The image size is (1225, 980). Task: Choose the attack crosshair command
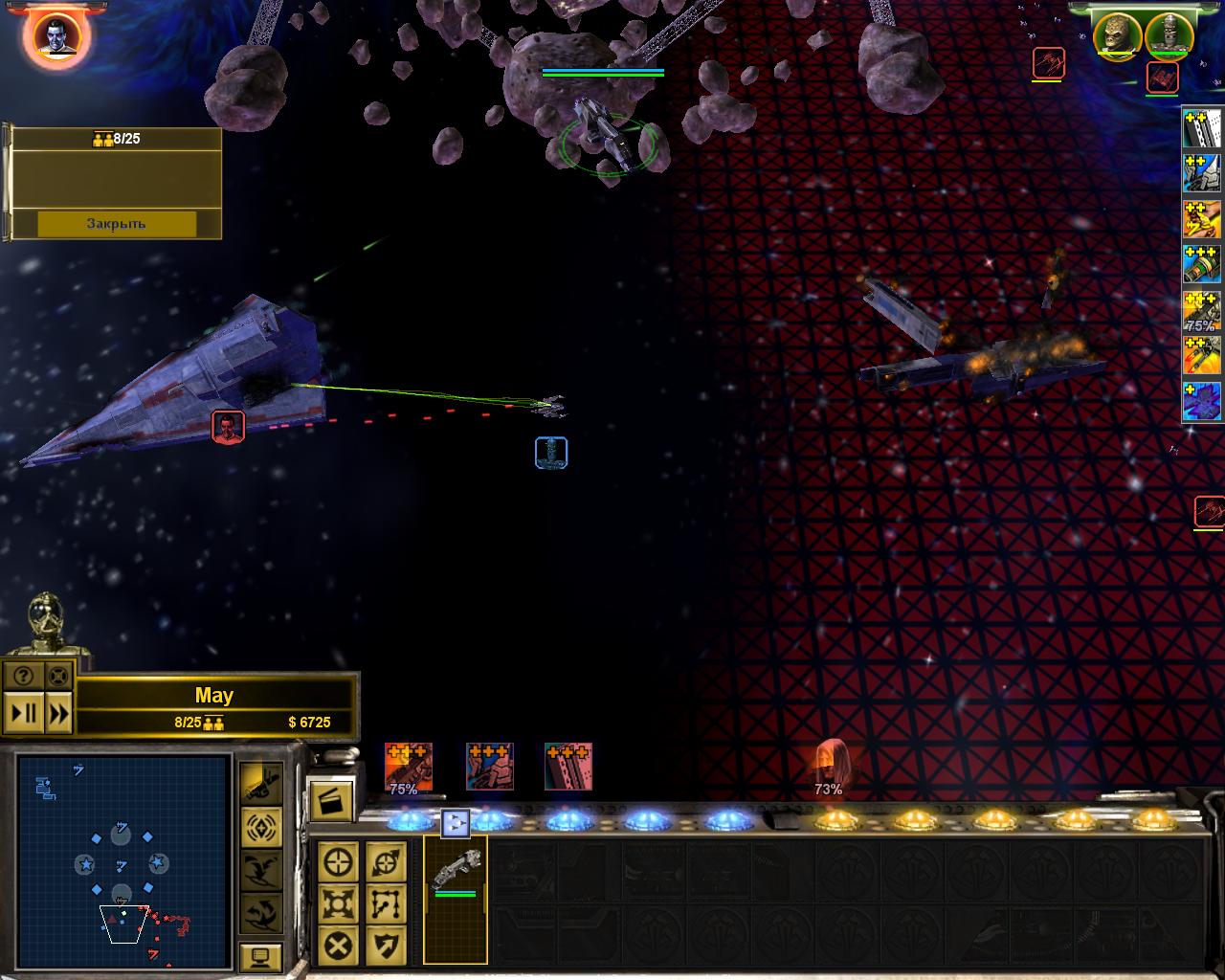339,861
